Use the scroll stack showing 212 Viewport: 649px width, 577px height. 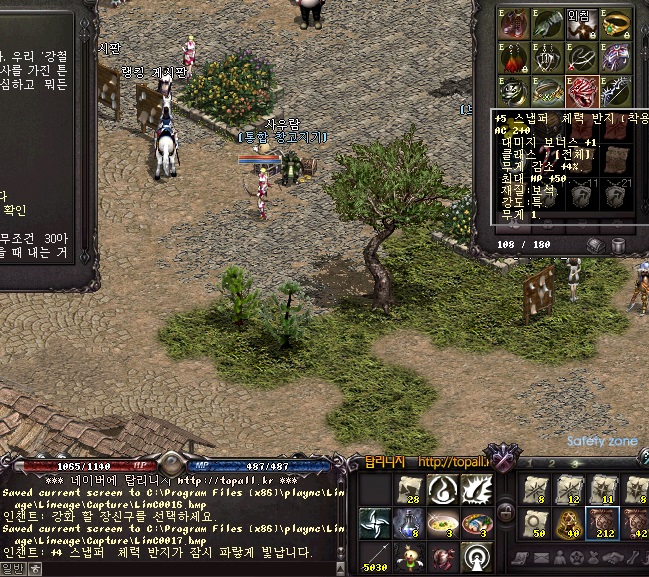[x=603, y=522]
